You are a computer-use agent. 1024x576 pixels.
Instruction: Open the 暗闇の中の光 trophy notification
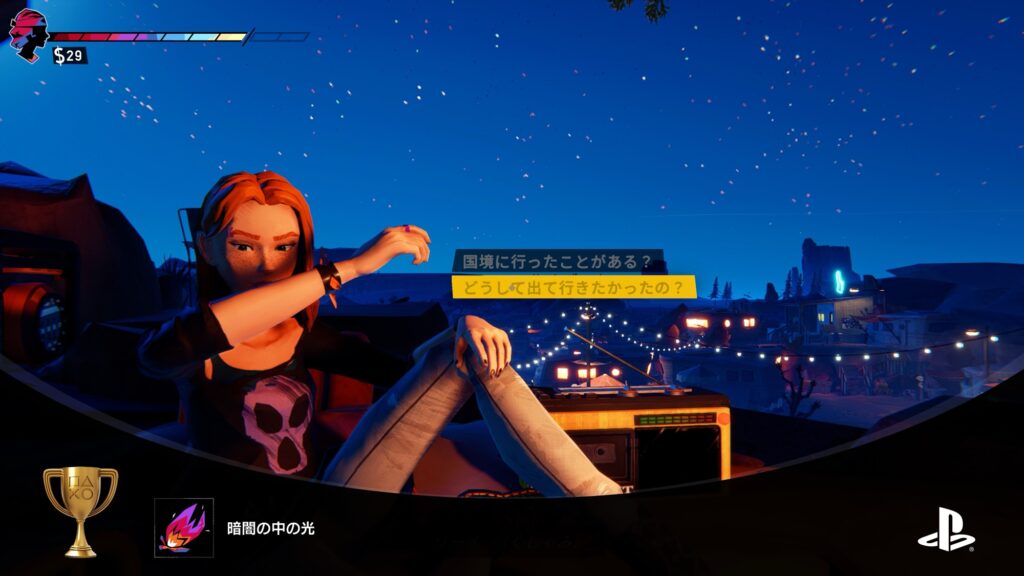click(271, 528)
